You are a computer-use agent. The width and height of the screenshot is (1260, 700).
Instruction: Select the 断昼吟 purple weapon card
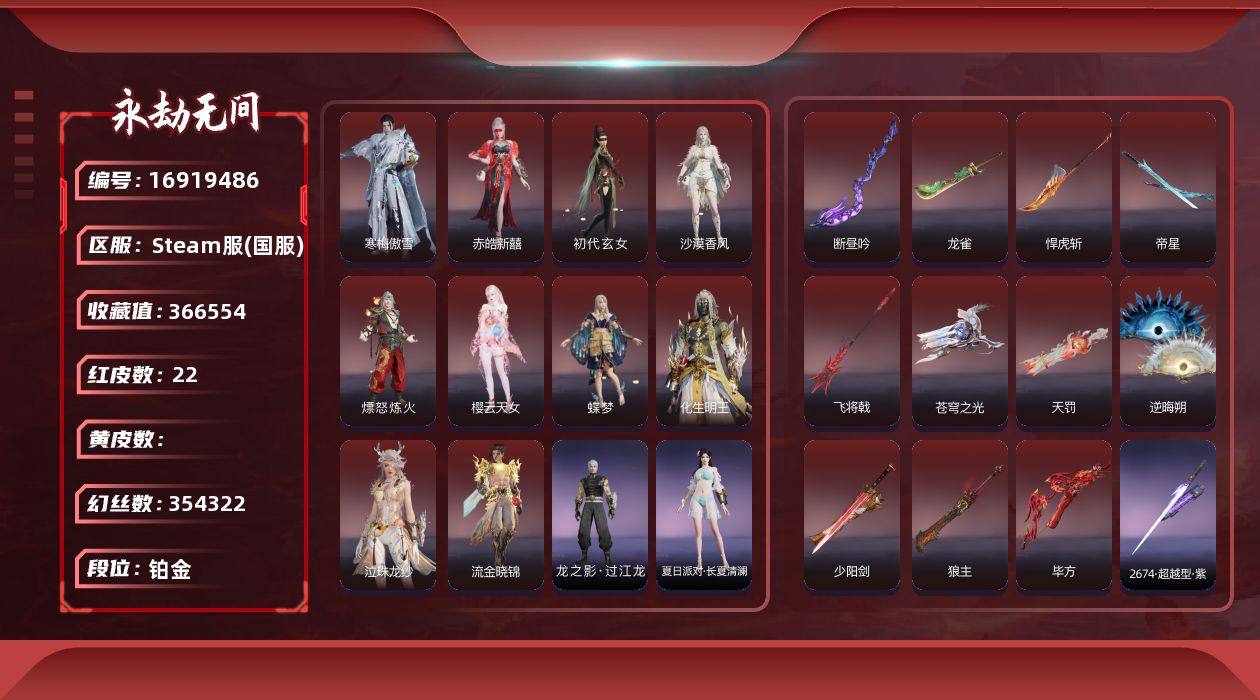pyautogui.click(x=852, y=187)
